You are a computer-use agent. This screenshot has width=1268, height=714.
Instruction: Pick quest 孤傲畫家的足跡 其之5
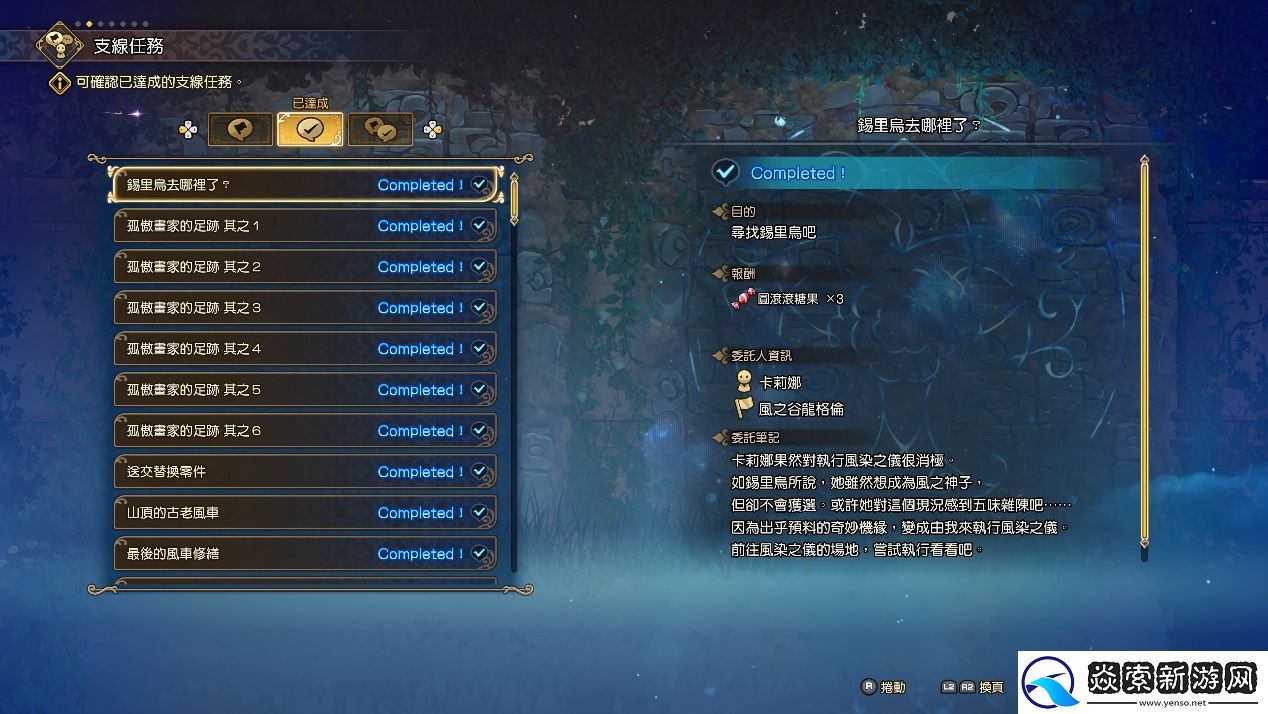305,390
